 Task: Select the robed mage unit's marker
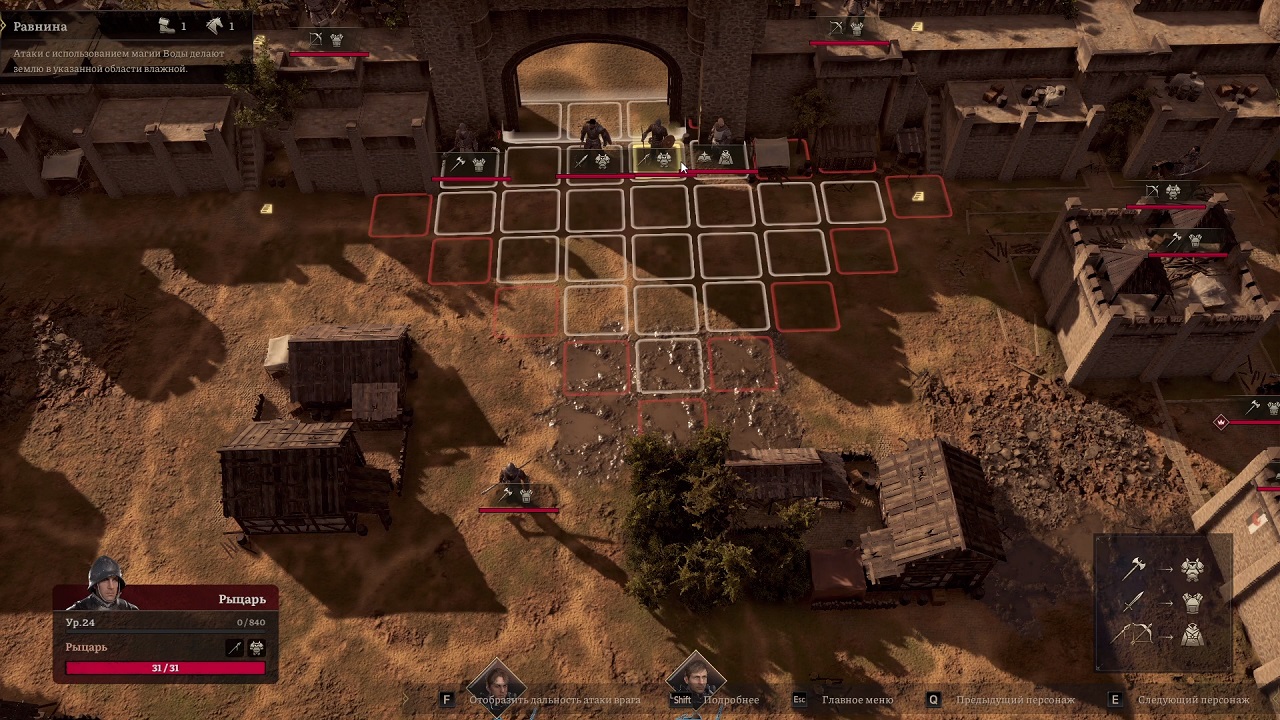click(716, 158)
